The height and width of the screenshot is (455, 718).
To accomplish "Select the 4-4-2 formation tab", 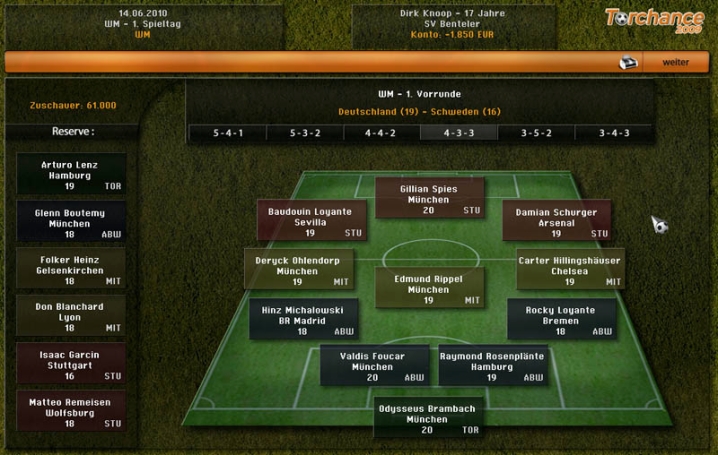I will pos(381,133).
